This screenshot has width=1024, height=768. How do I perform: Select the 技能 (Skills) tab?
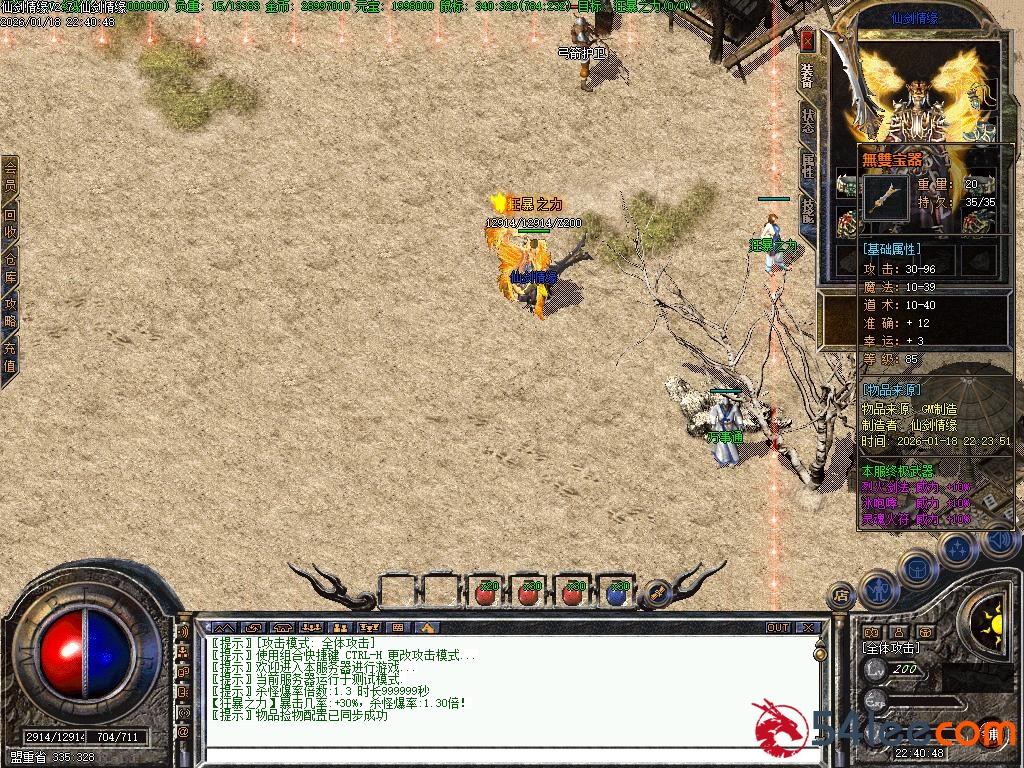click(808, 208)
